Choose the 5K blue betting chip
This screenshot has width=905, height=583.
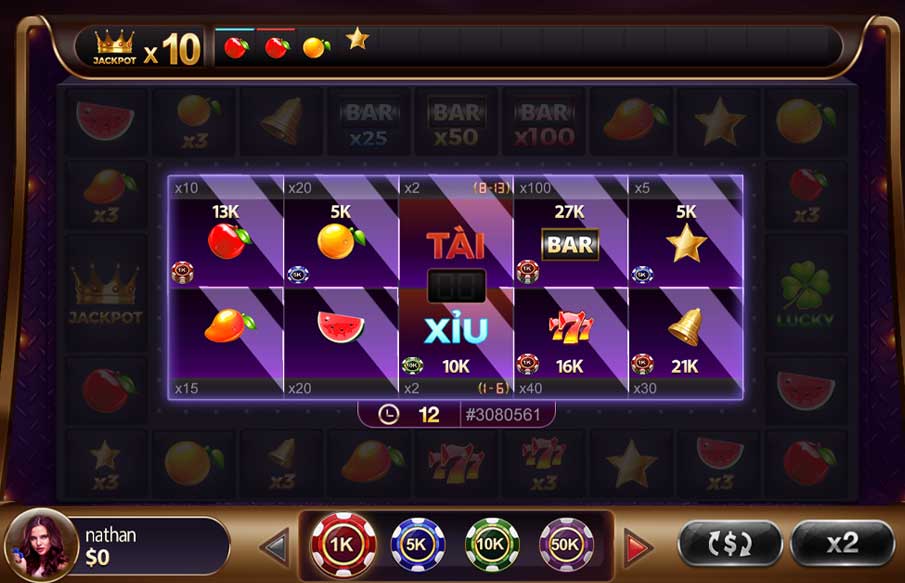[x=418, y=545]
